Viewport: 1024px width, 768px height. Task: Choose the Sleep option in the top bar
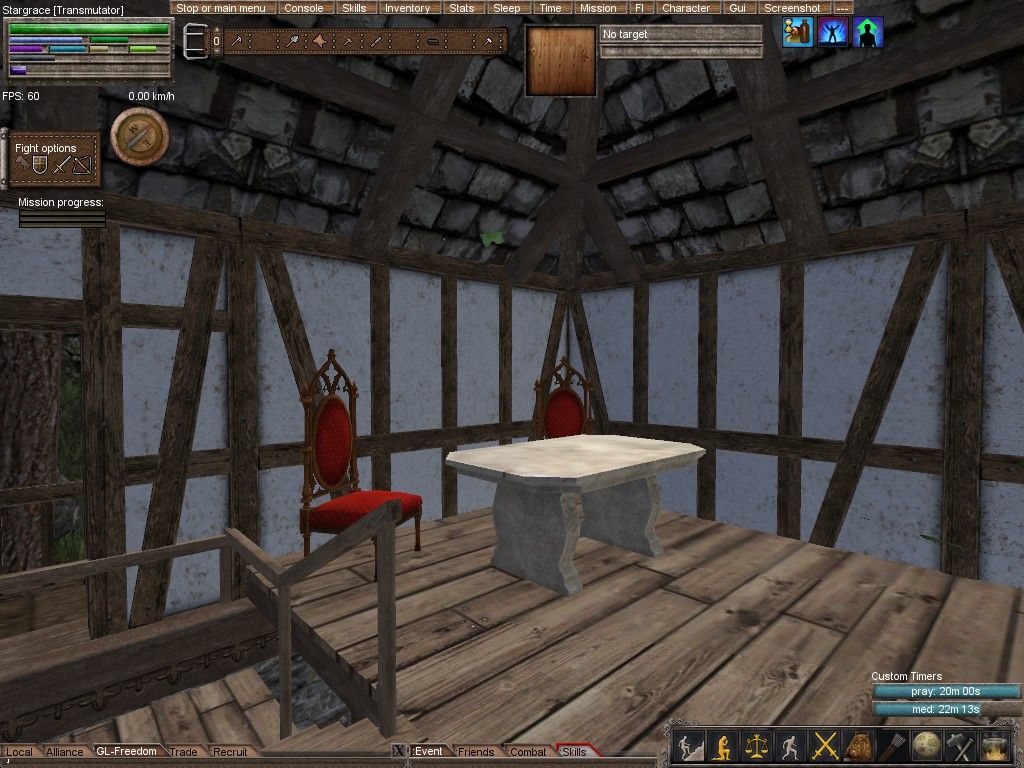pyautogui.click(x=507, y=8)
